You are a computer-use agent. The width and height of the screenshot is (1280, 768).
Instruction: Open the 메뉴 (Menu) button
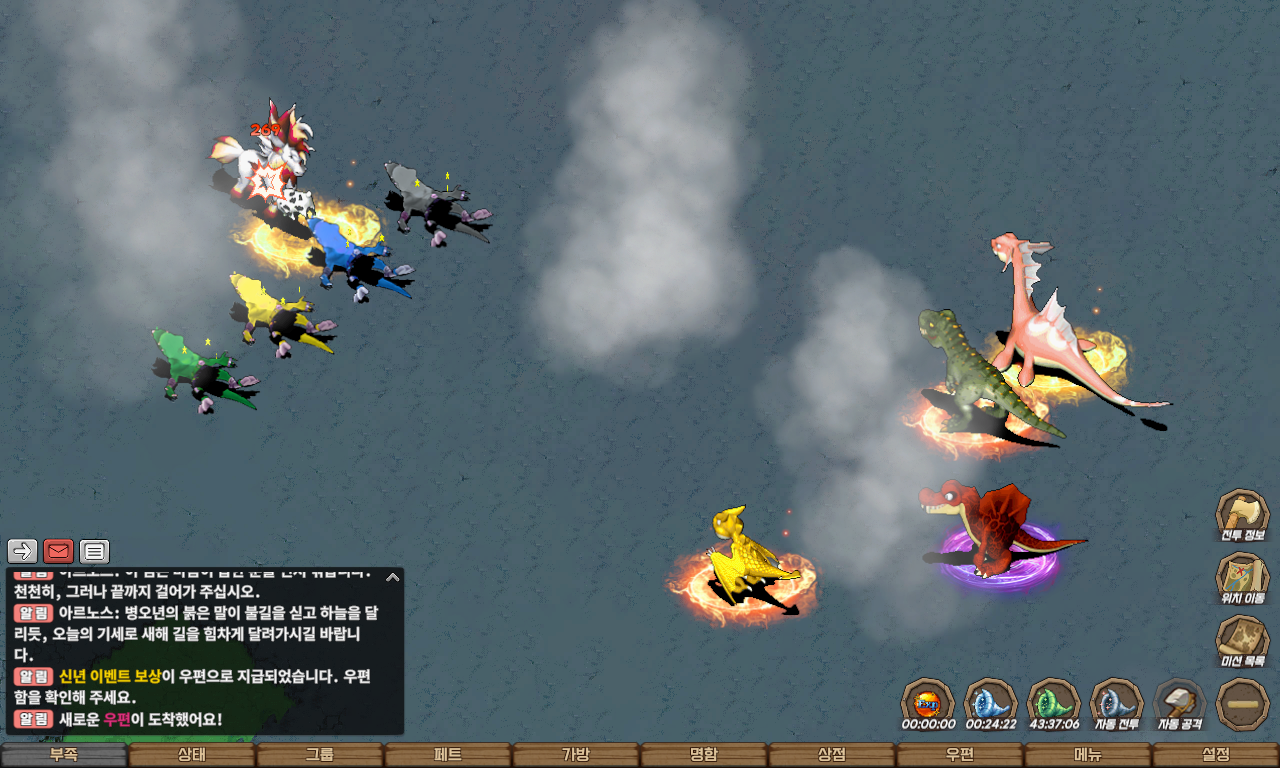coord(1088,755)
